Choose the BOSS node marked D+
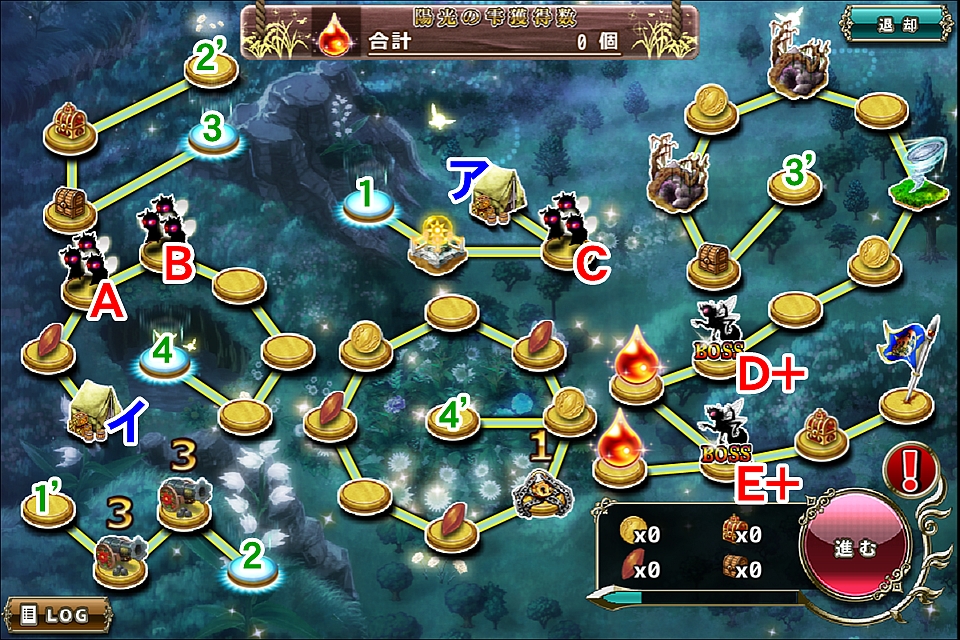This screenshot has height=640, width=960. click(x=718, y=340)
